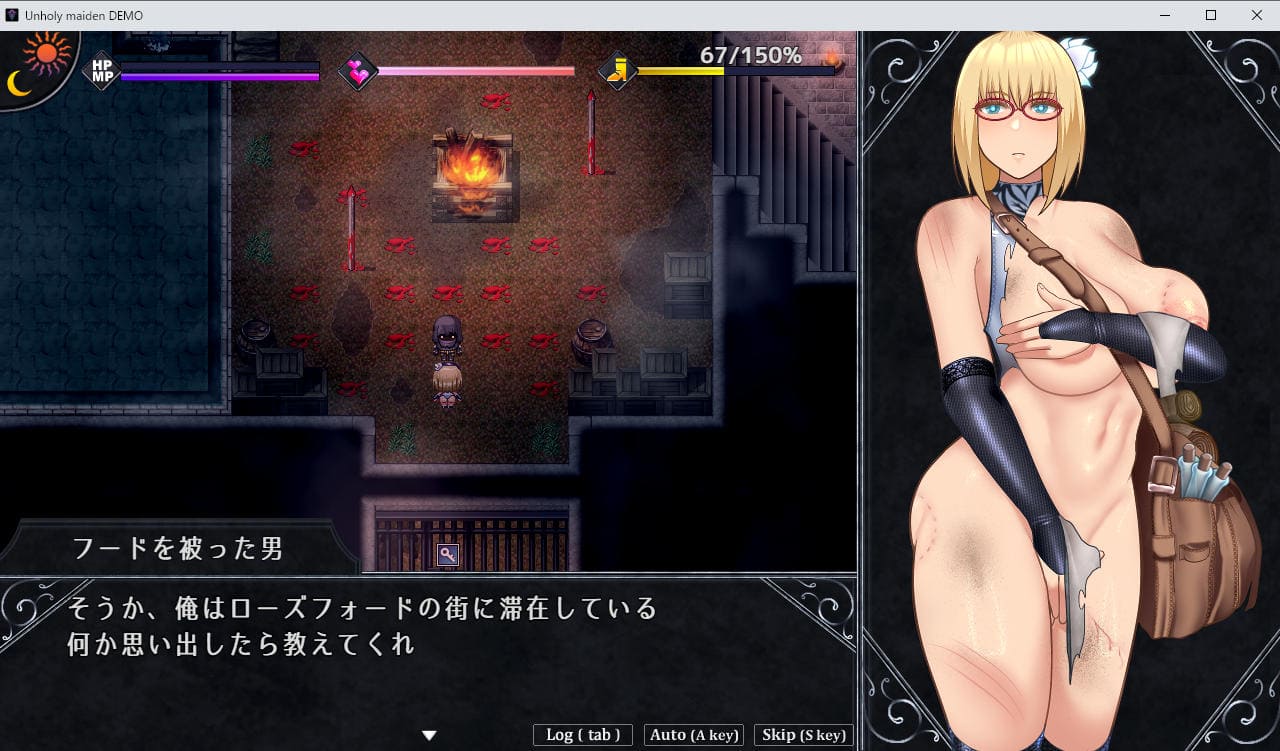The image size is (1280, 751).
Task: Skip the dialogue with Skip button
Action: tap(803, 735)
